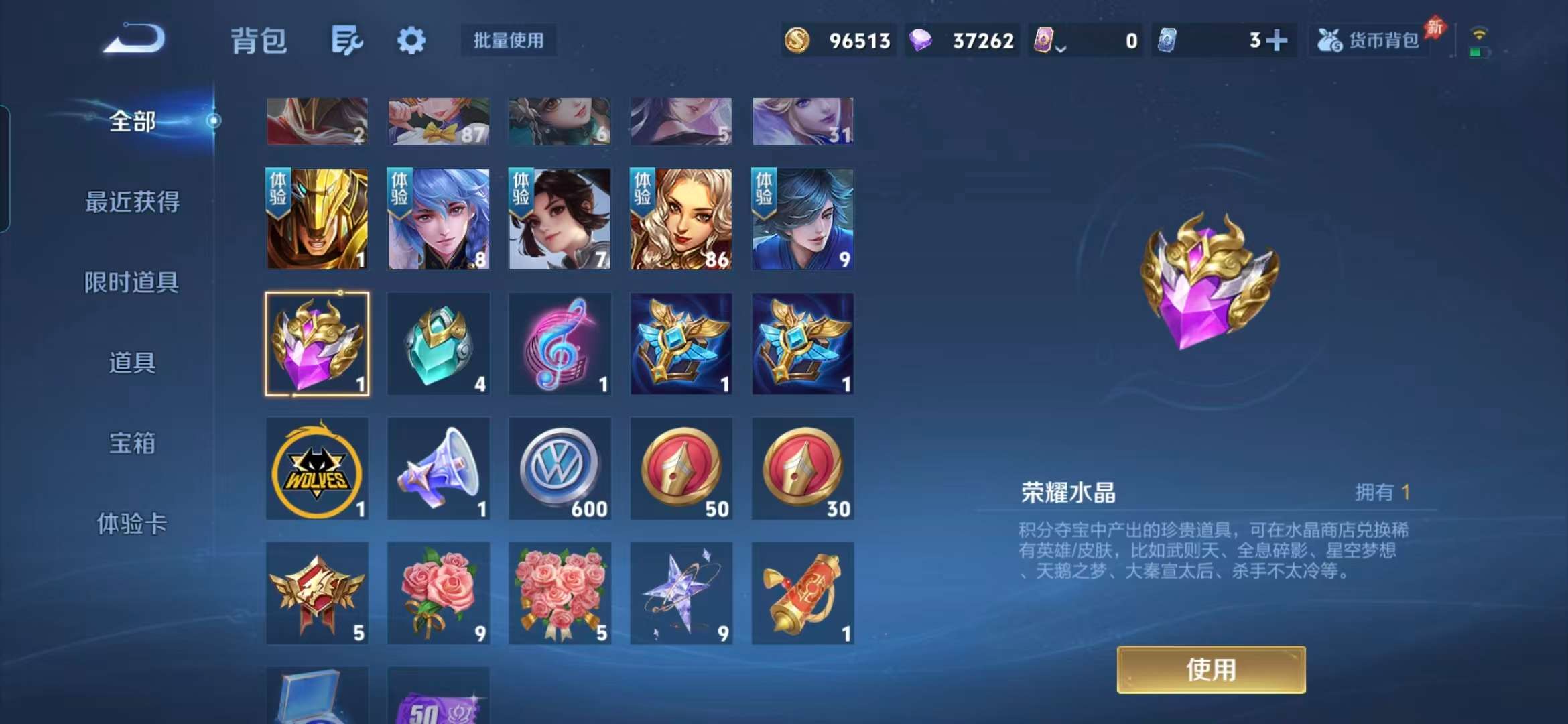The width and height of the screenshot is (1568, 724).
Task: Open the 宝箱 category tab
Action: tap(133, 444)
